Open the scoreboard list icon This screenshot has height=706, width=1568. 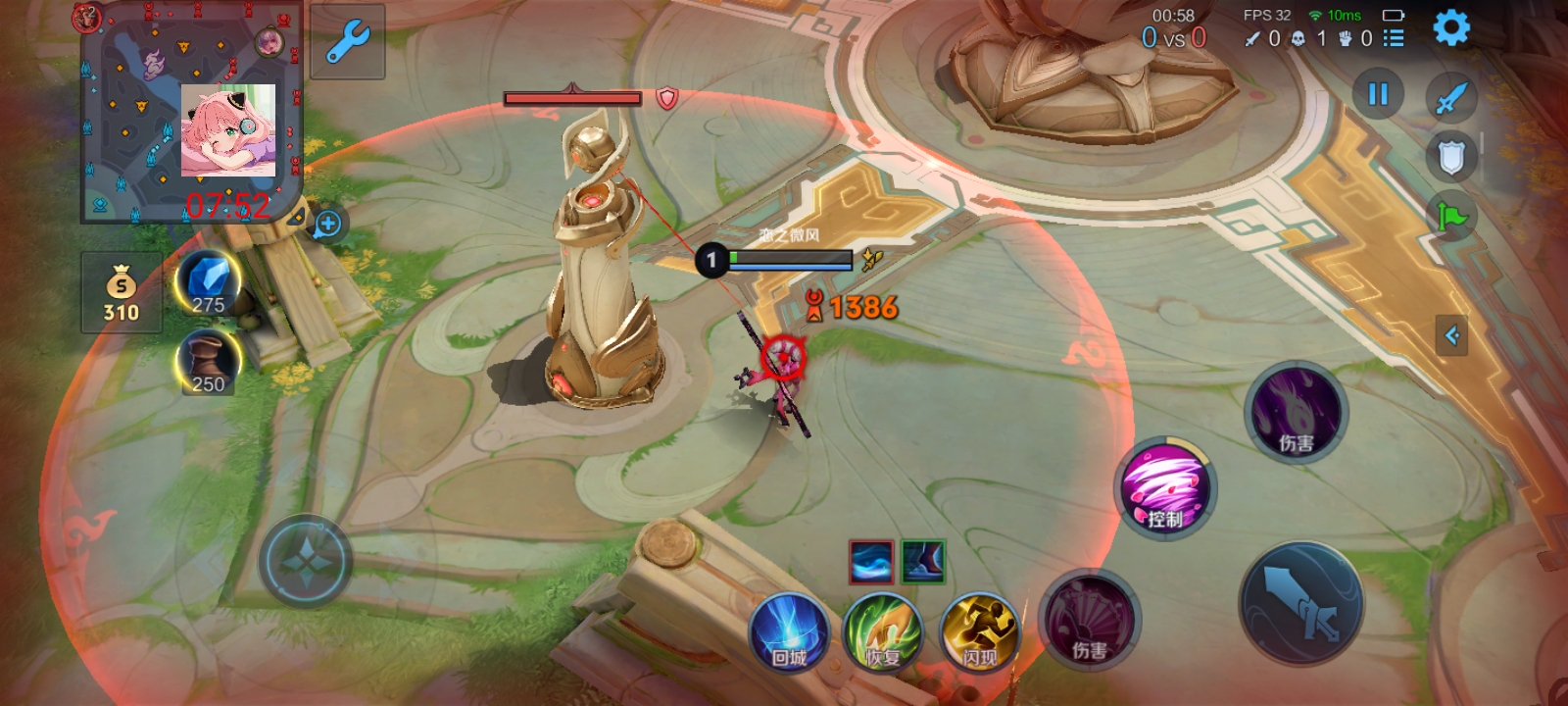pyautogui.click(x=1394, y=38)
